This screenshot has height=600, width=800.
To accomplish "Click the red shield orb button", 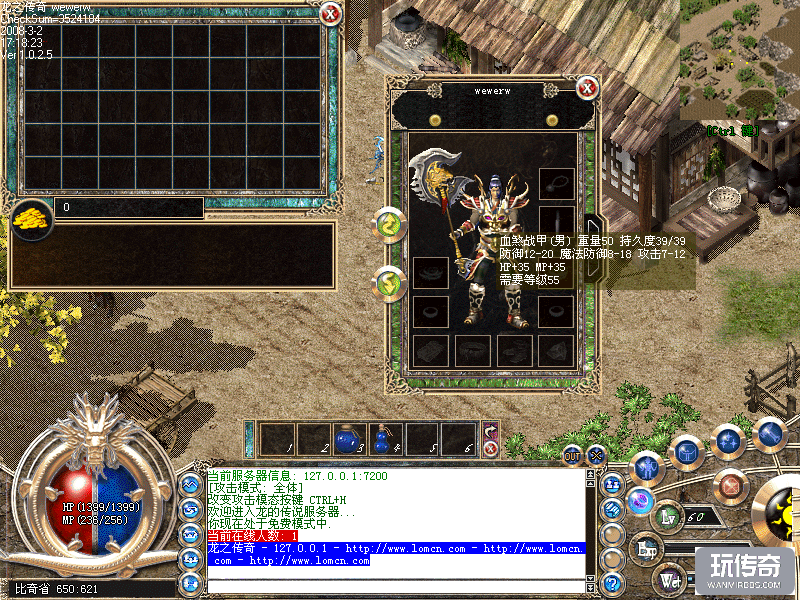I will click(731, 487).
